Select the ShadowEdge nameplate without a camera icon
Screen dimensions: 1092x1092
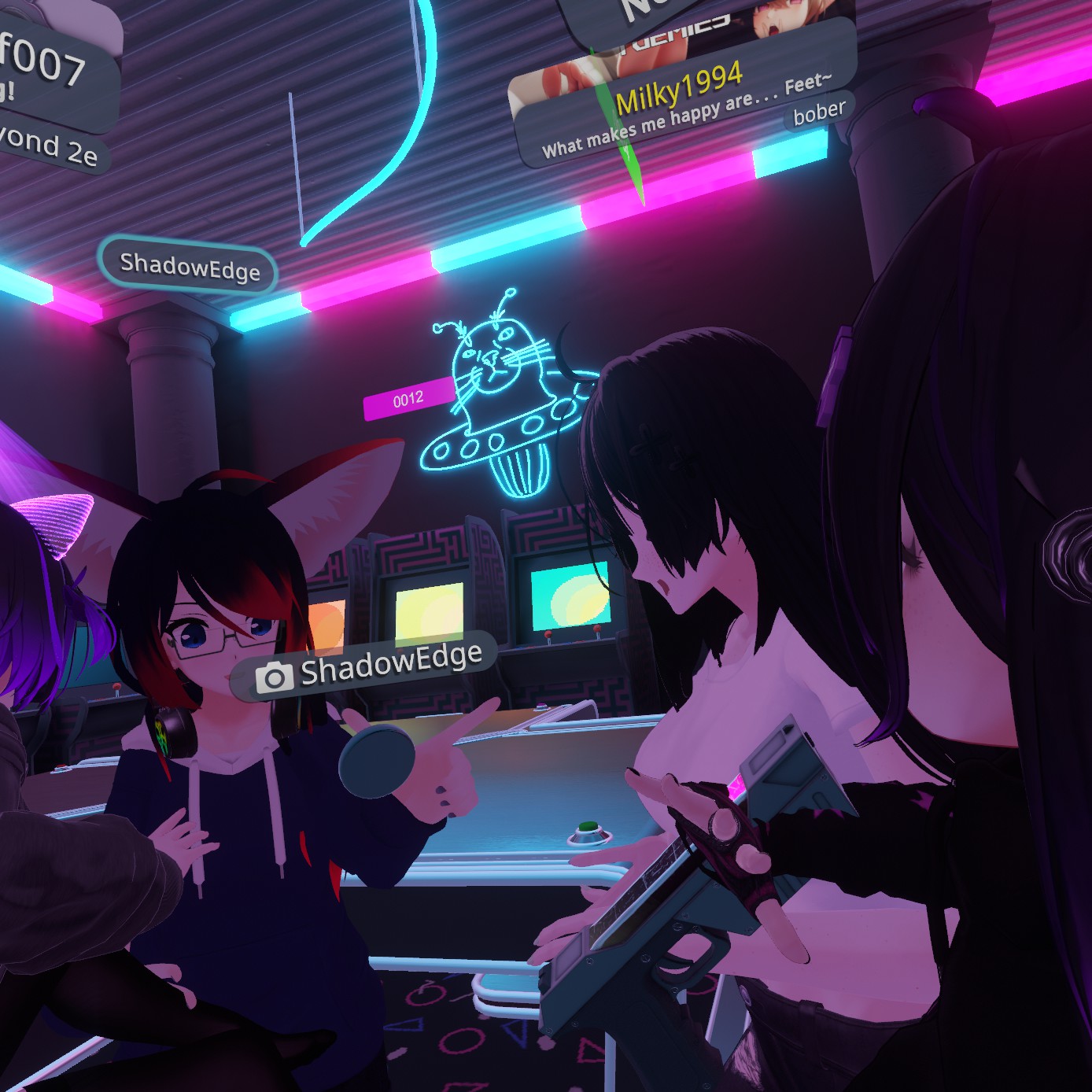(189, 267)
